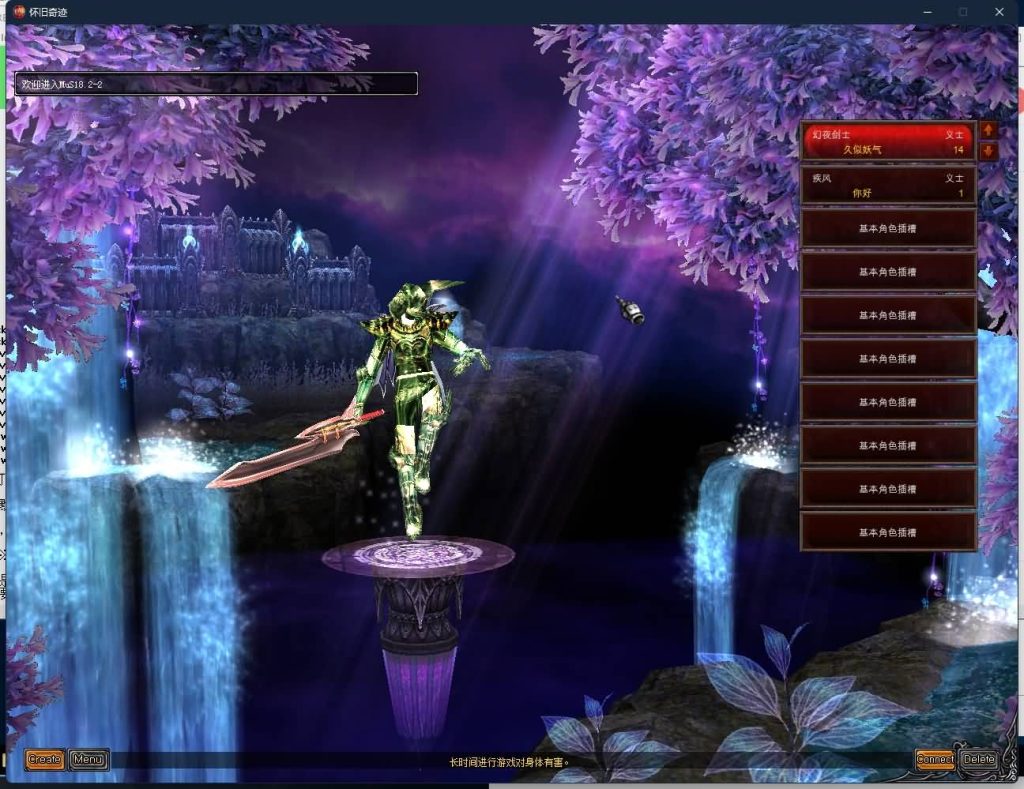Open the Menu button

[89, 760]
